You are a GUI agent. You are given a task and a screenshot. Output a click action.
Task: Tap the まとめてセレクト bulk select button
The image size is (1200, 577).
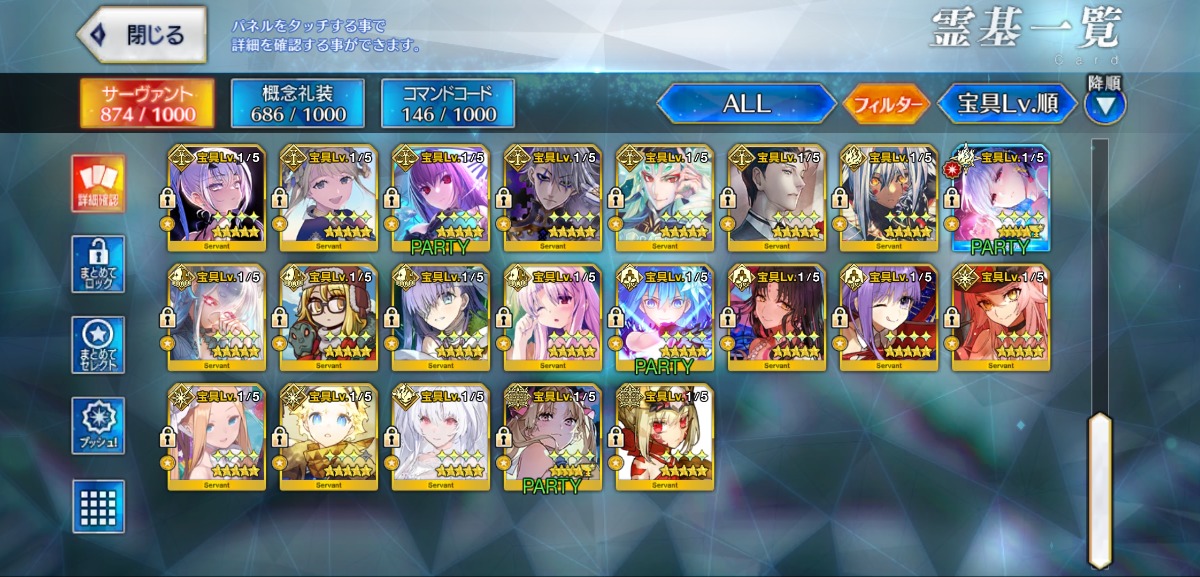[99, 345]
